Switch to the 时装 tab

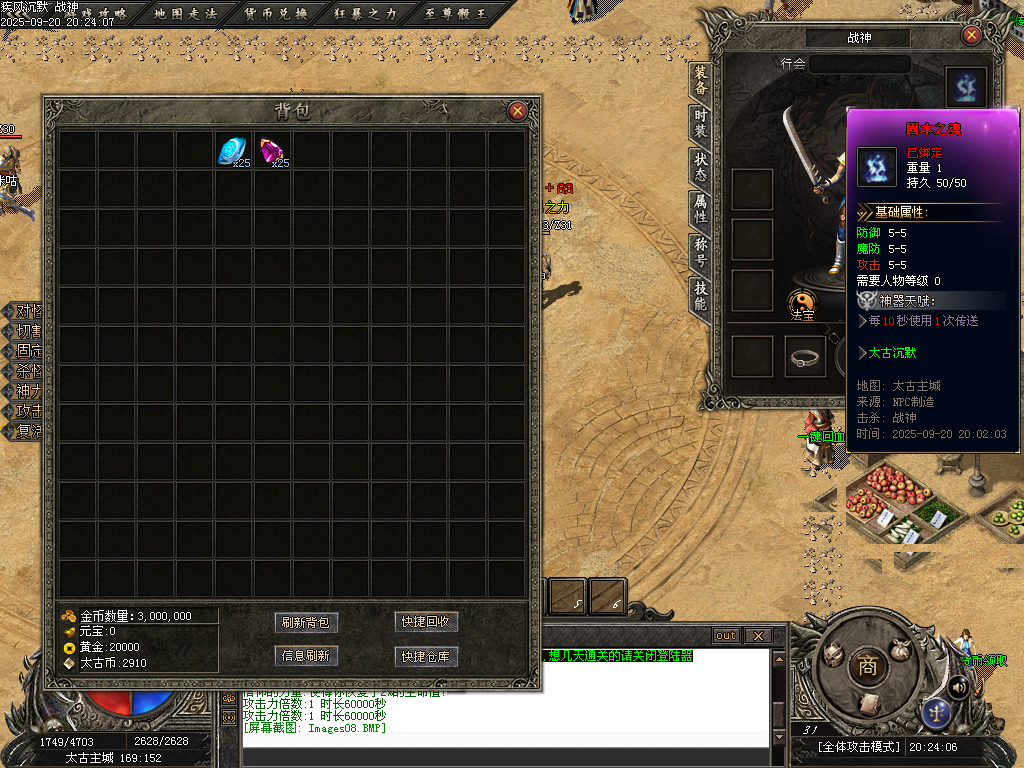coord(701,124)
